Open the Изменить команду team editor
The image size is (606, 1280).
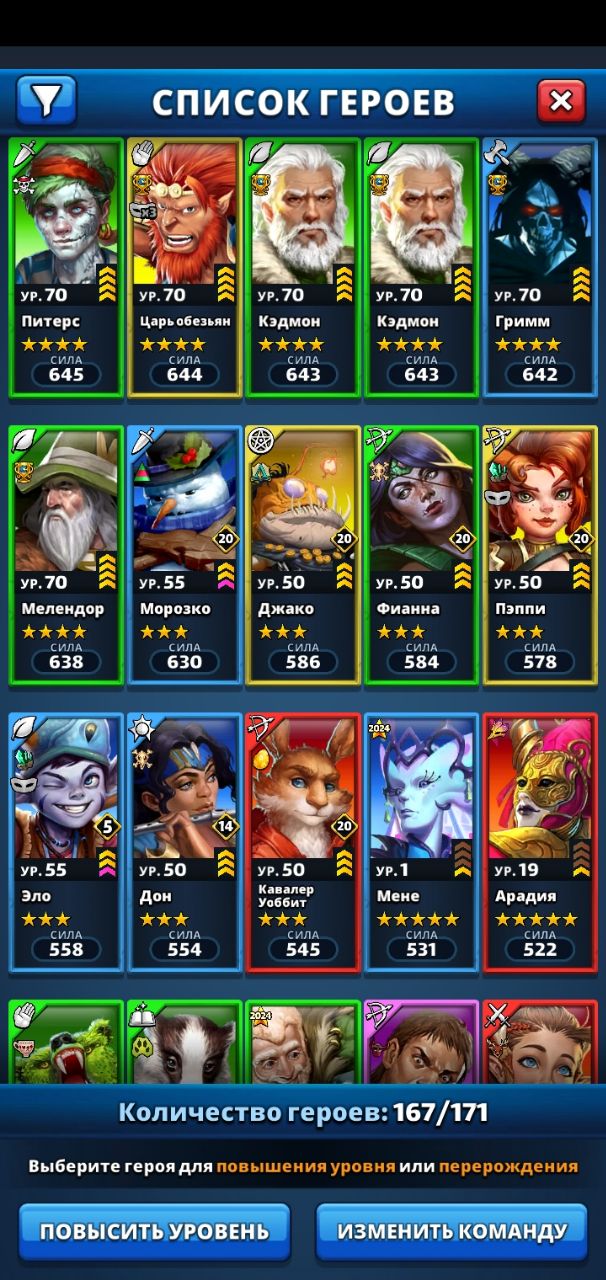click(x=452, y=1231)
